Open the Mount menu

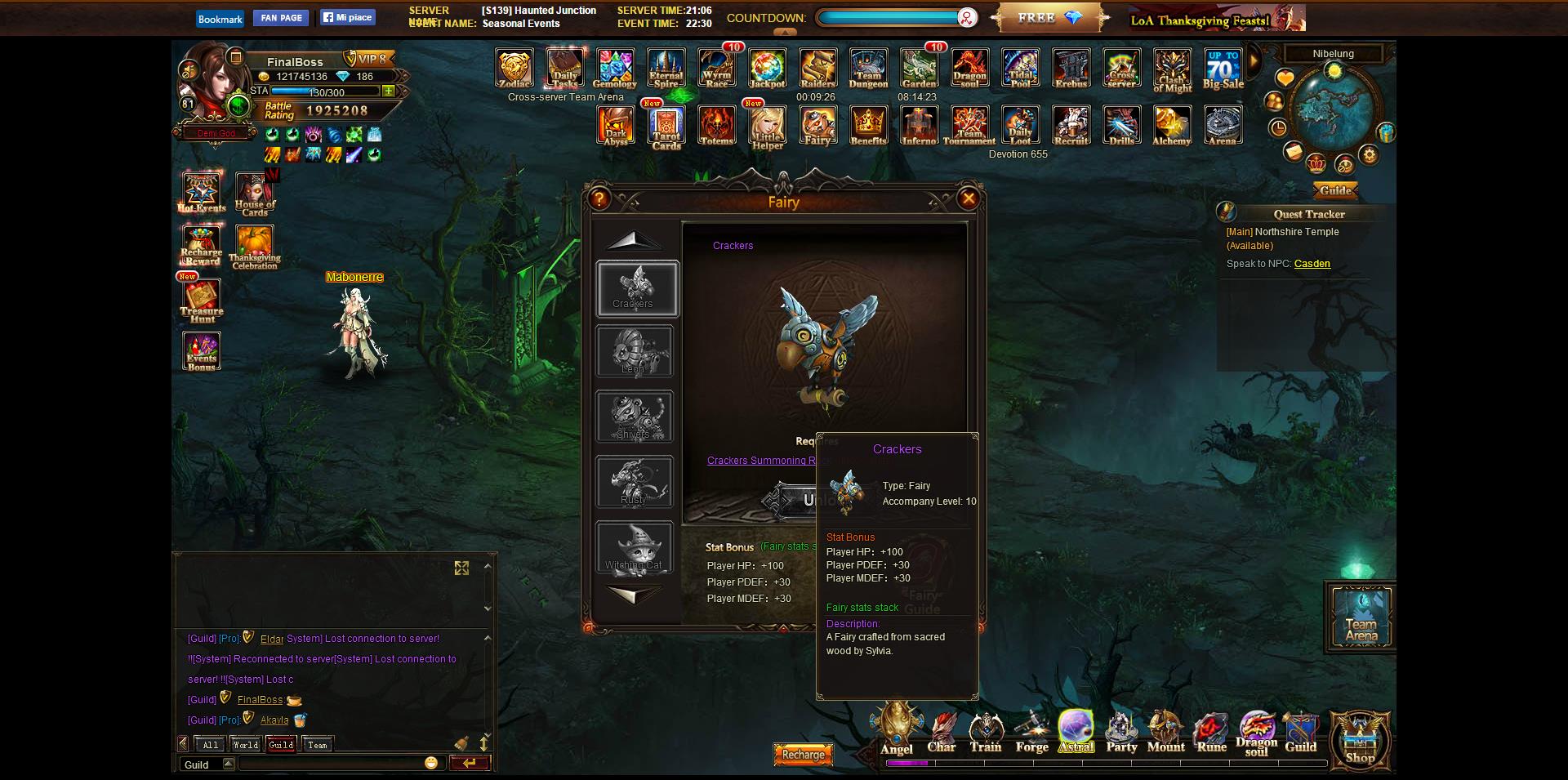click(x=1165, y=732)
